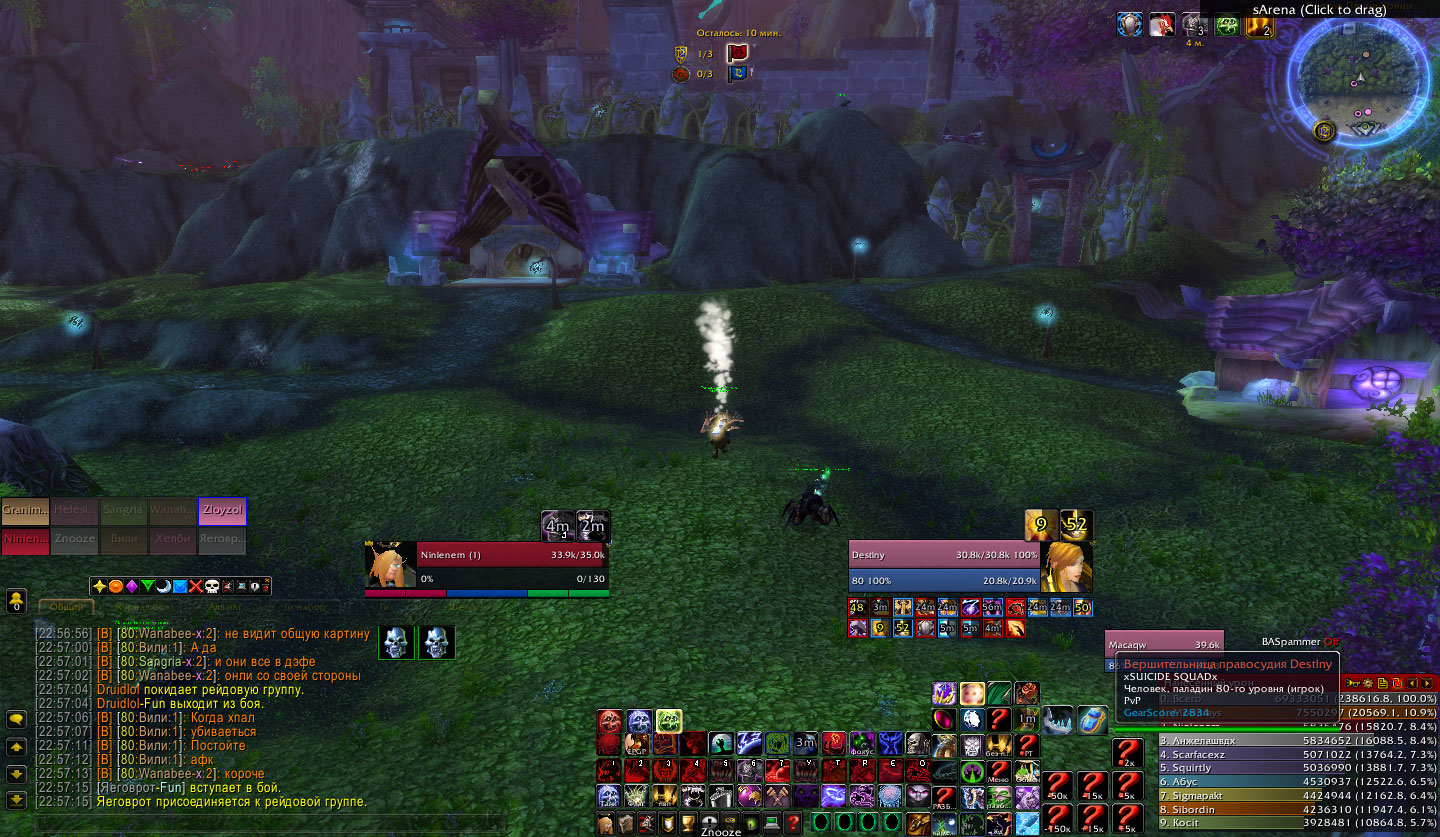Activate the green skull stance icon
The height and width of the screenshot is (837, 1440).
pyautogui.click(x=668, y=720)
